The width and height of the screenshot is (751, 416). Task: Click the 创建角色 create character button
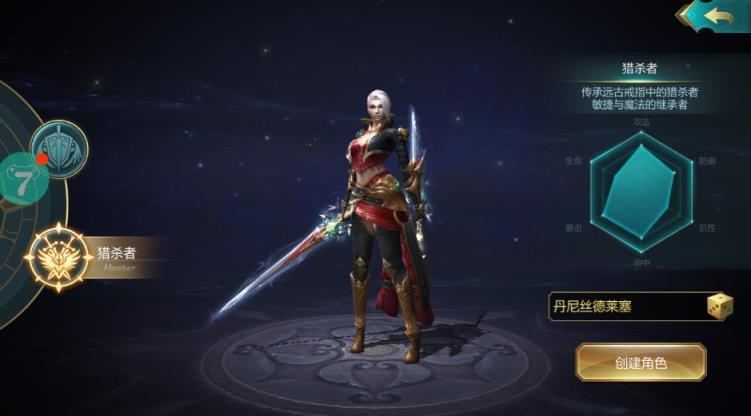[x=641, y=362]
